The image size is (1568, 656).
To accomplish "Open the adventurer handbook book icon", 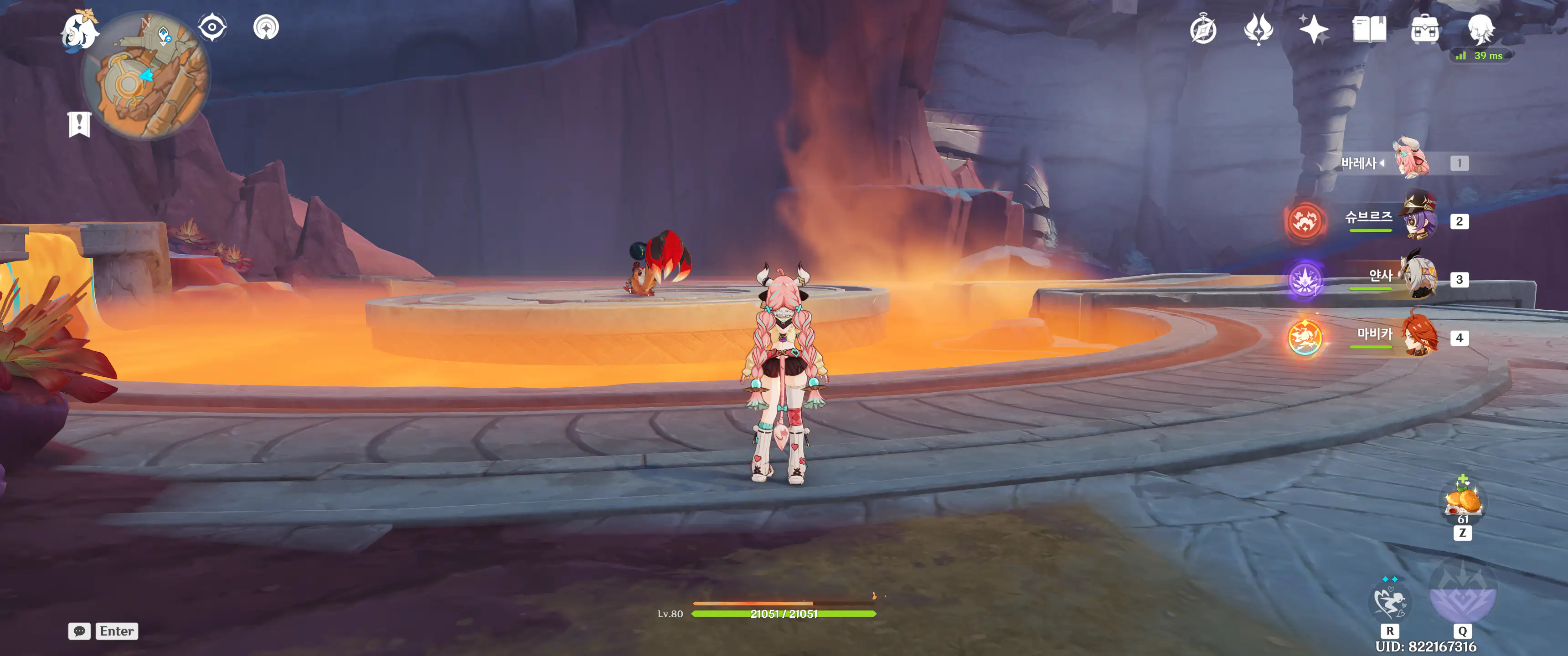I will click(x=1369, y=29).
